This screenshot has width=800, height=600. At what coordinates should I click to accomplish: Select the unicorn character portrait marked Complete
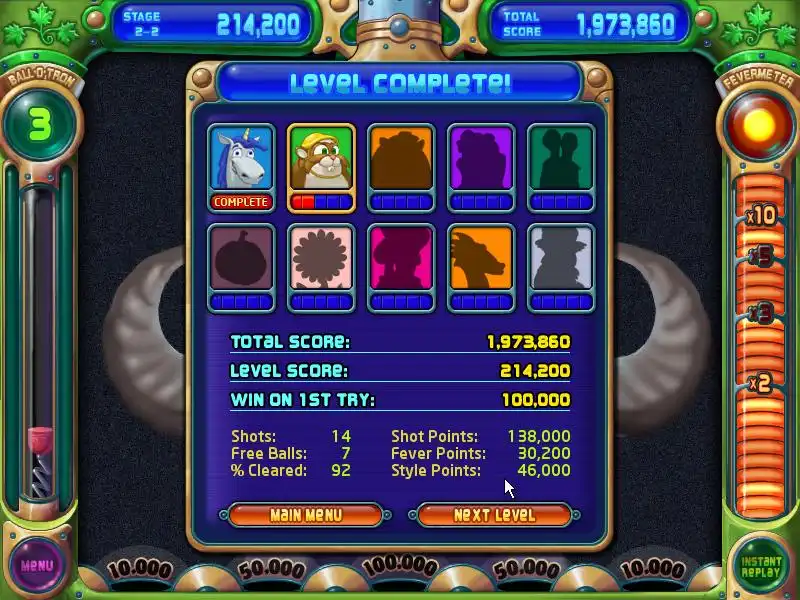tap(240, 160)
